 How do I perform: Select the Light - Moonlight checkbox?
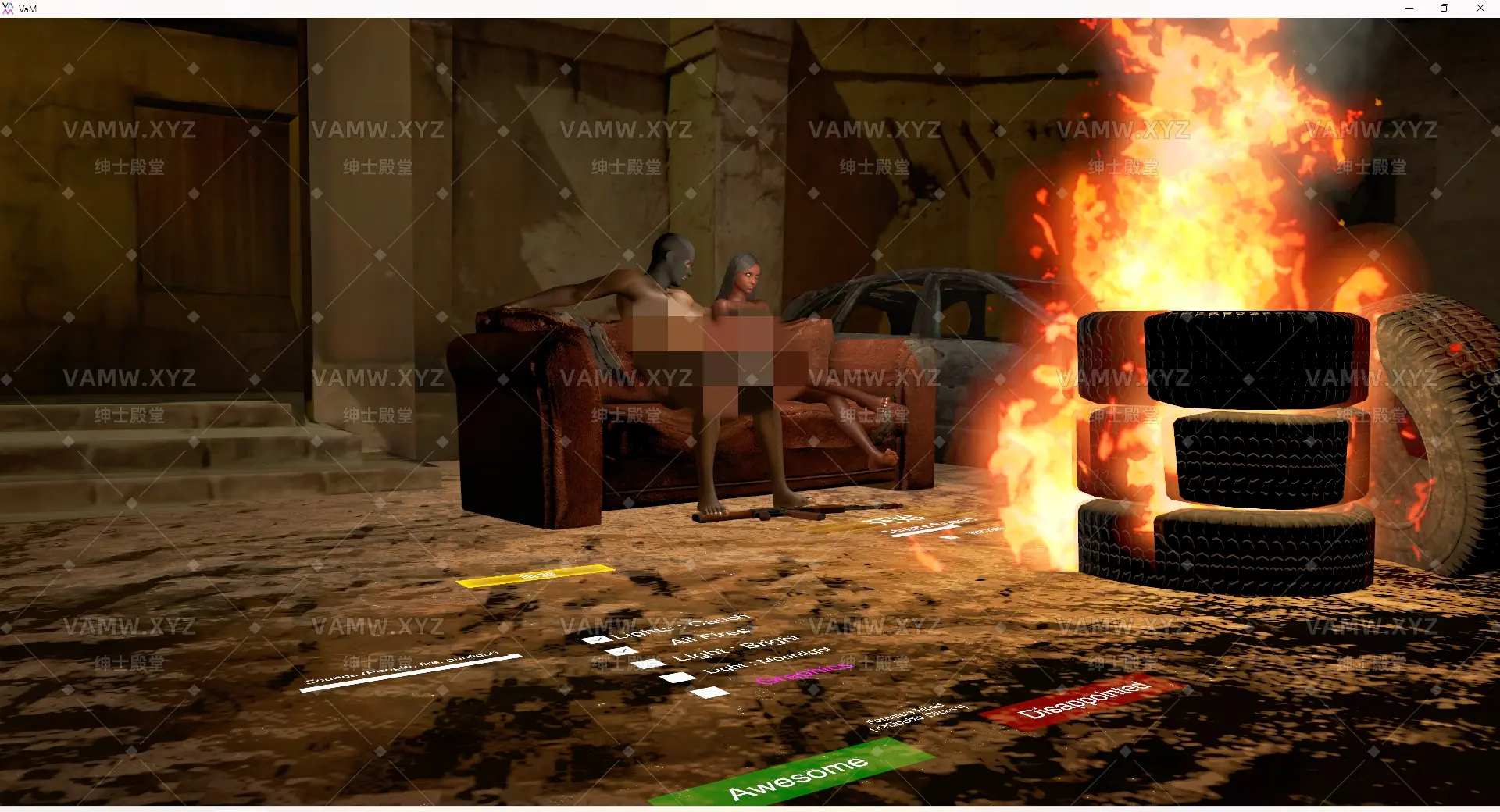[x=676, y=678]
